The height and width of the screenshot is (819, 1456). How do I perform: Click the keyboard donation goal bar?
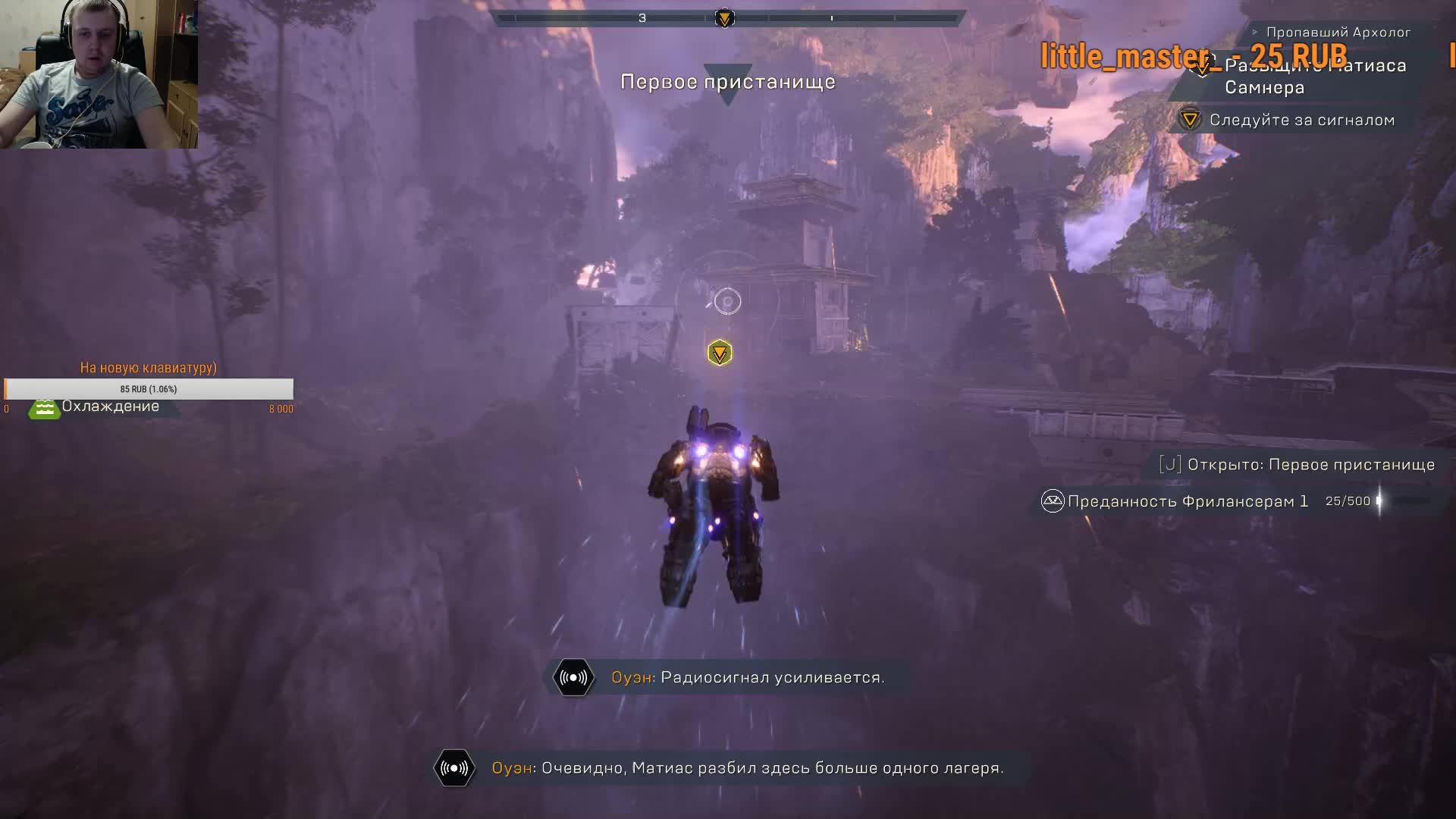coord(149,389)
